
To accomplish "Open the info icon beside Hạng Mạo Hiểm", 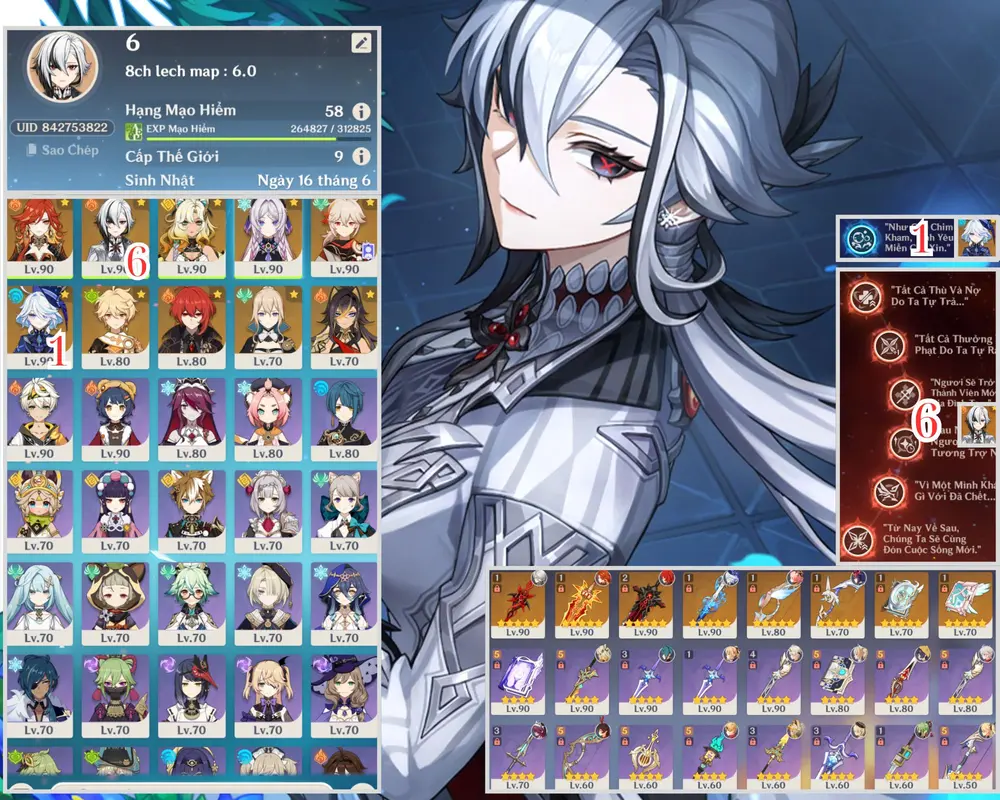I will click(x=360, y=111).
